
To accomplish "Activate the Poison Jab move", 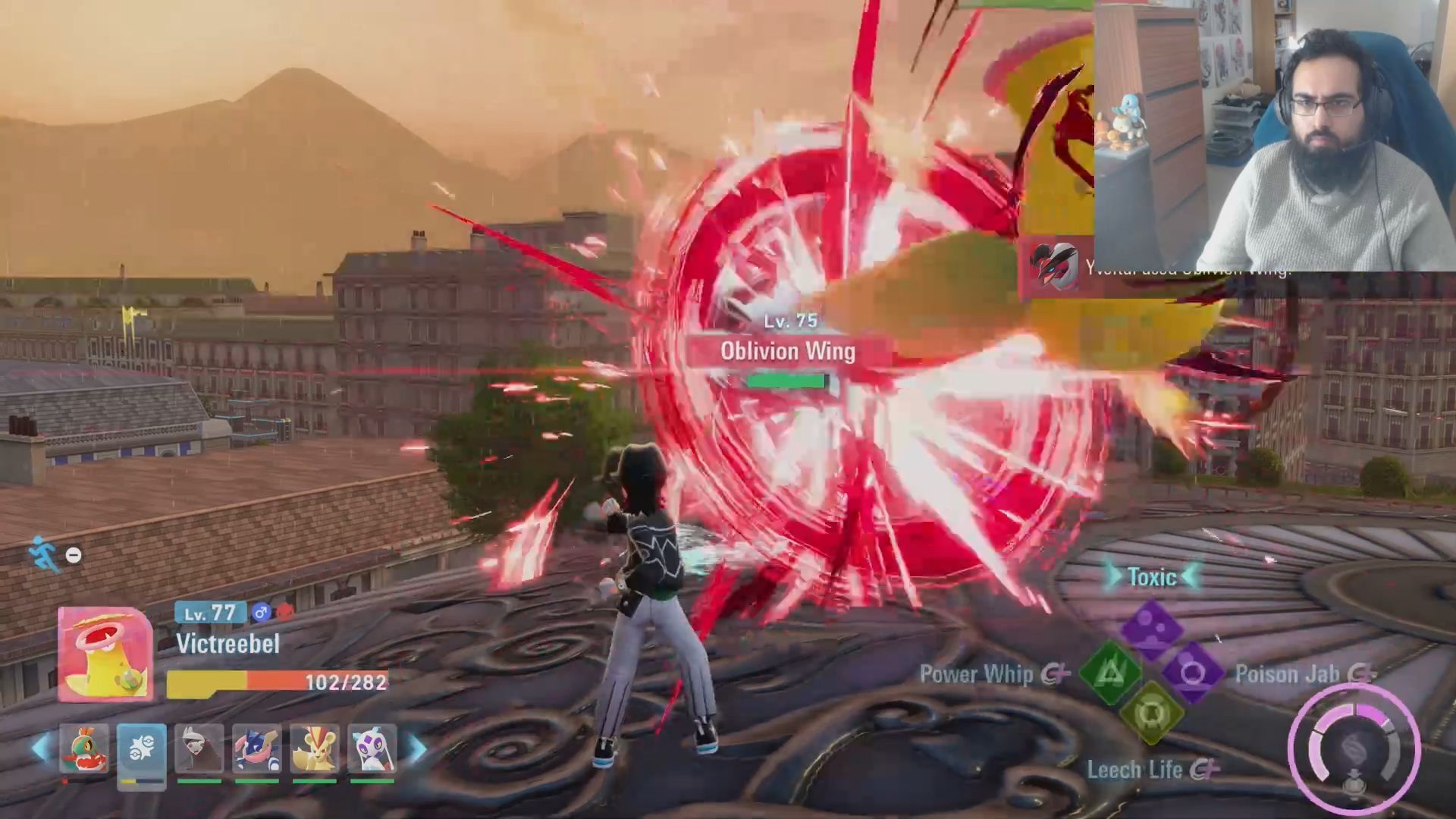I will 1193,672.
